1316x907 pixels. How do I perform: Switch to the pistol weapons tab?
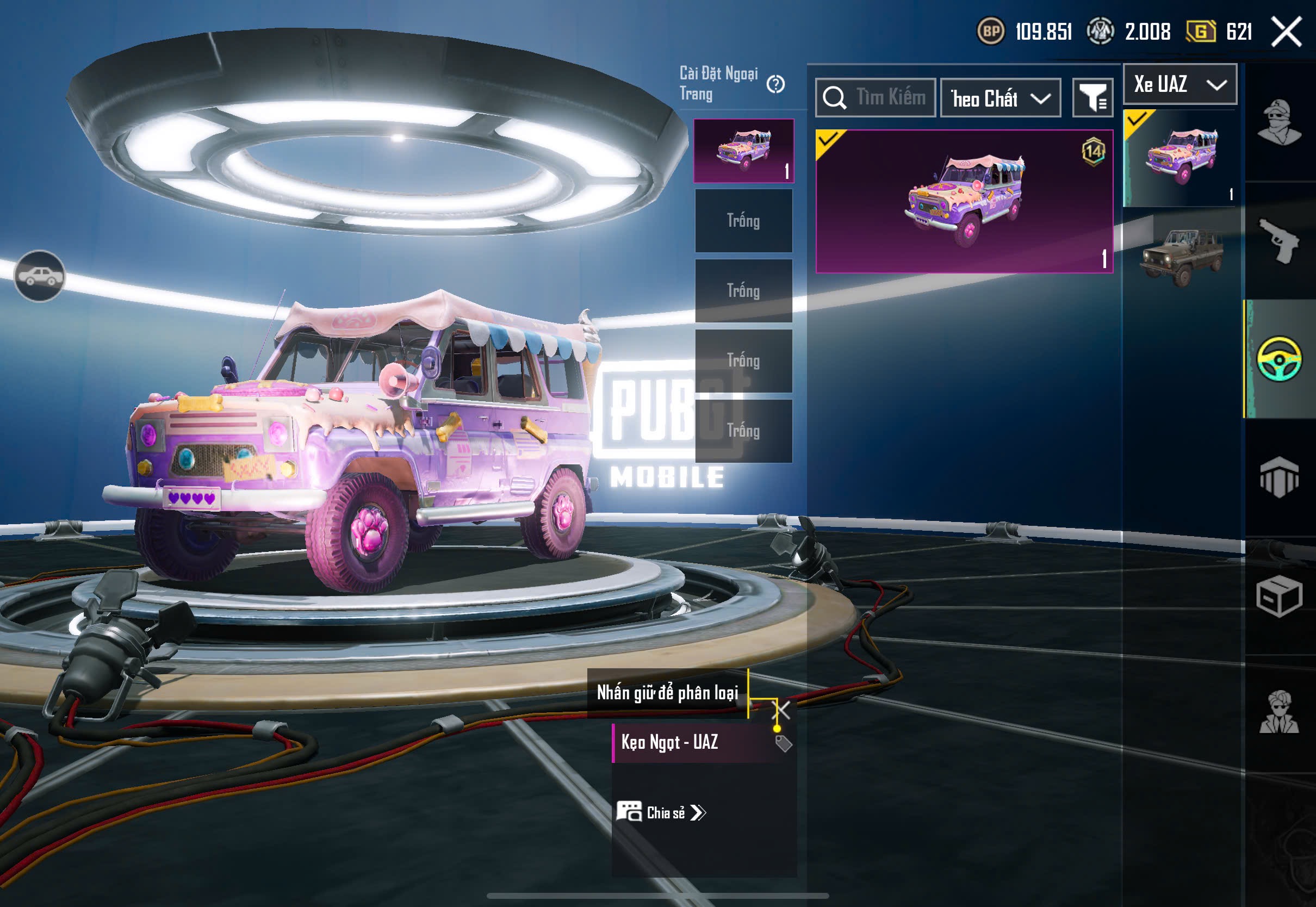(1279, 240)
